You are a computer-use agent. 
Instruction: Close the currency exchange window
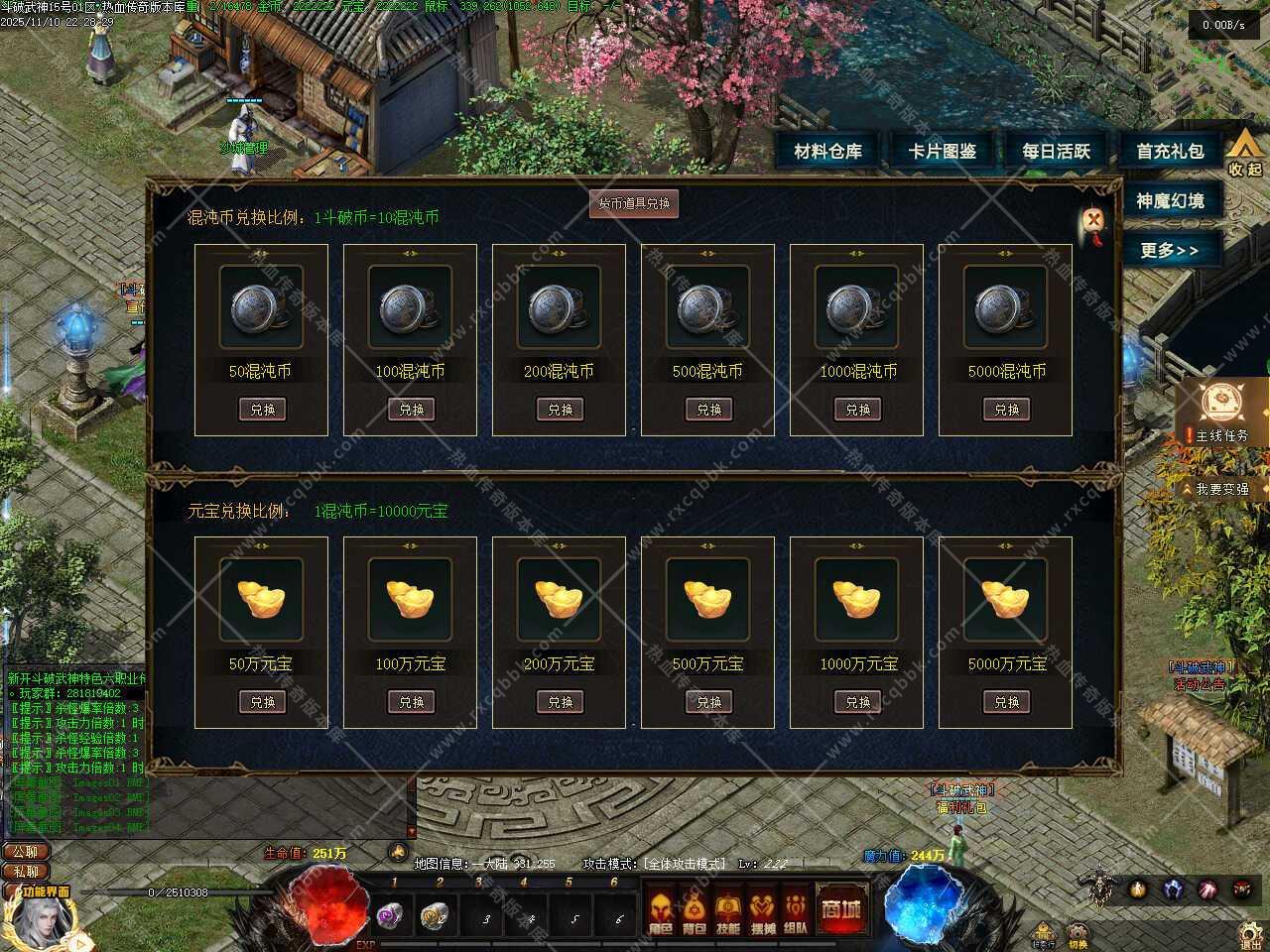coord(1093,220)
